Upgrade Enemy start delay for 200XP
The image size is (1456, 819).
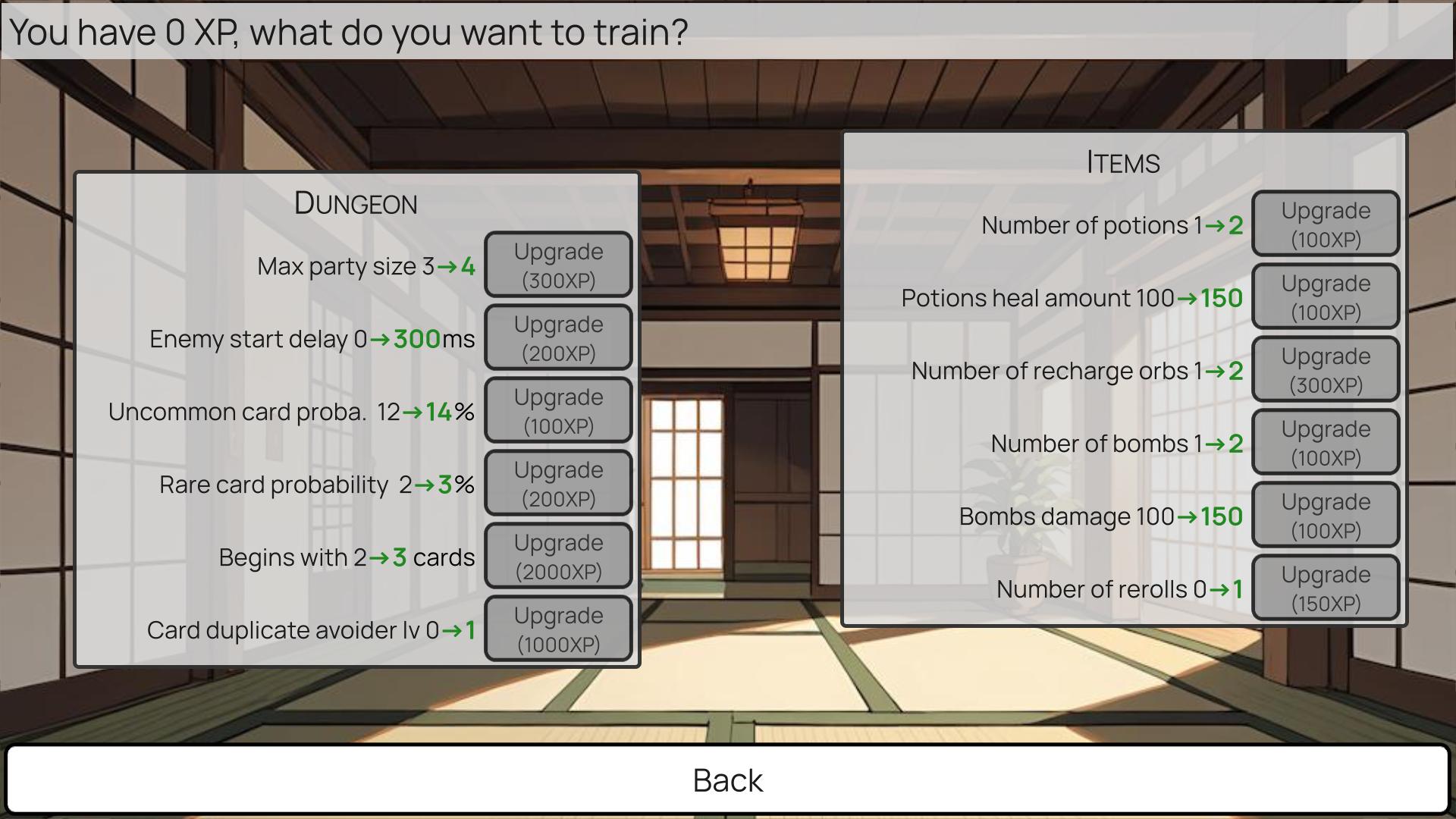click(x=558, y=337)
